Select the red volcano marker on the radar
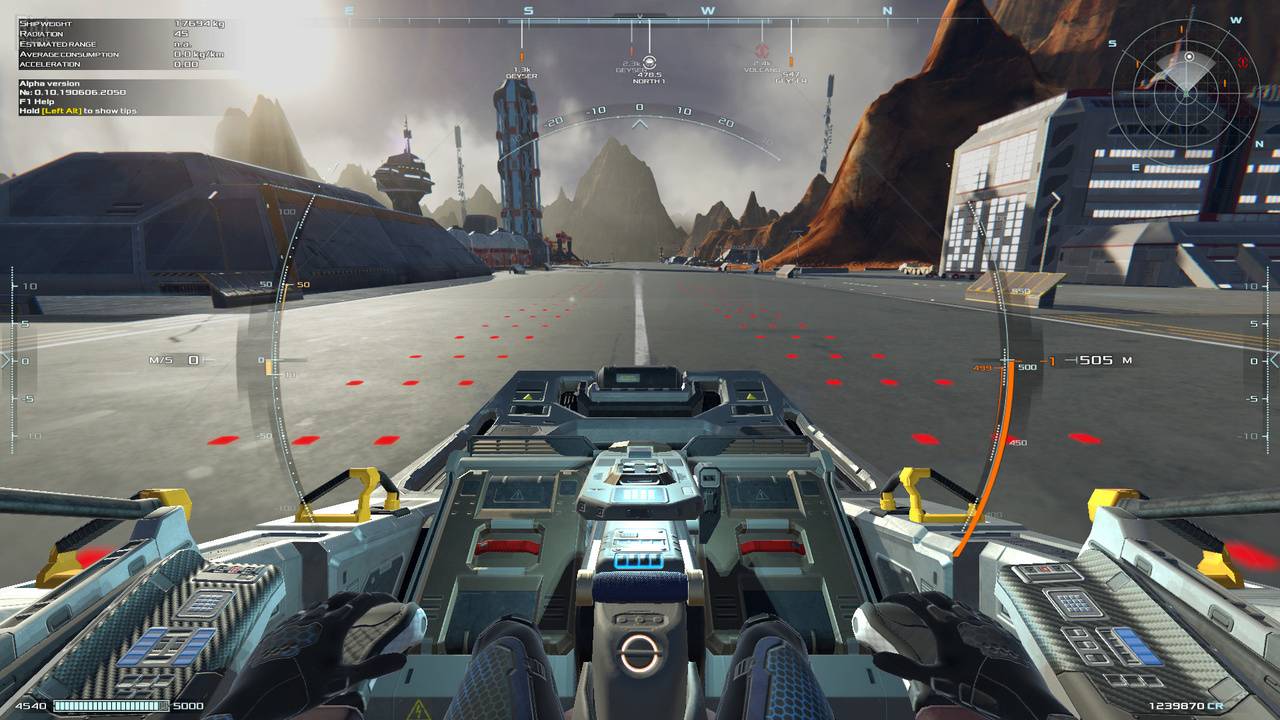The width and height of the screenshot is (1280, 720). [1242, 62]
